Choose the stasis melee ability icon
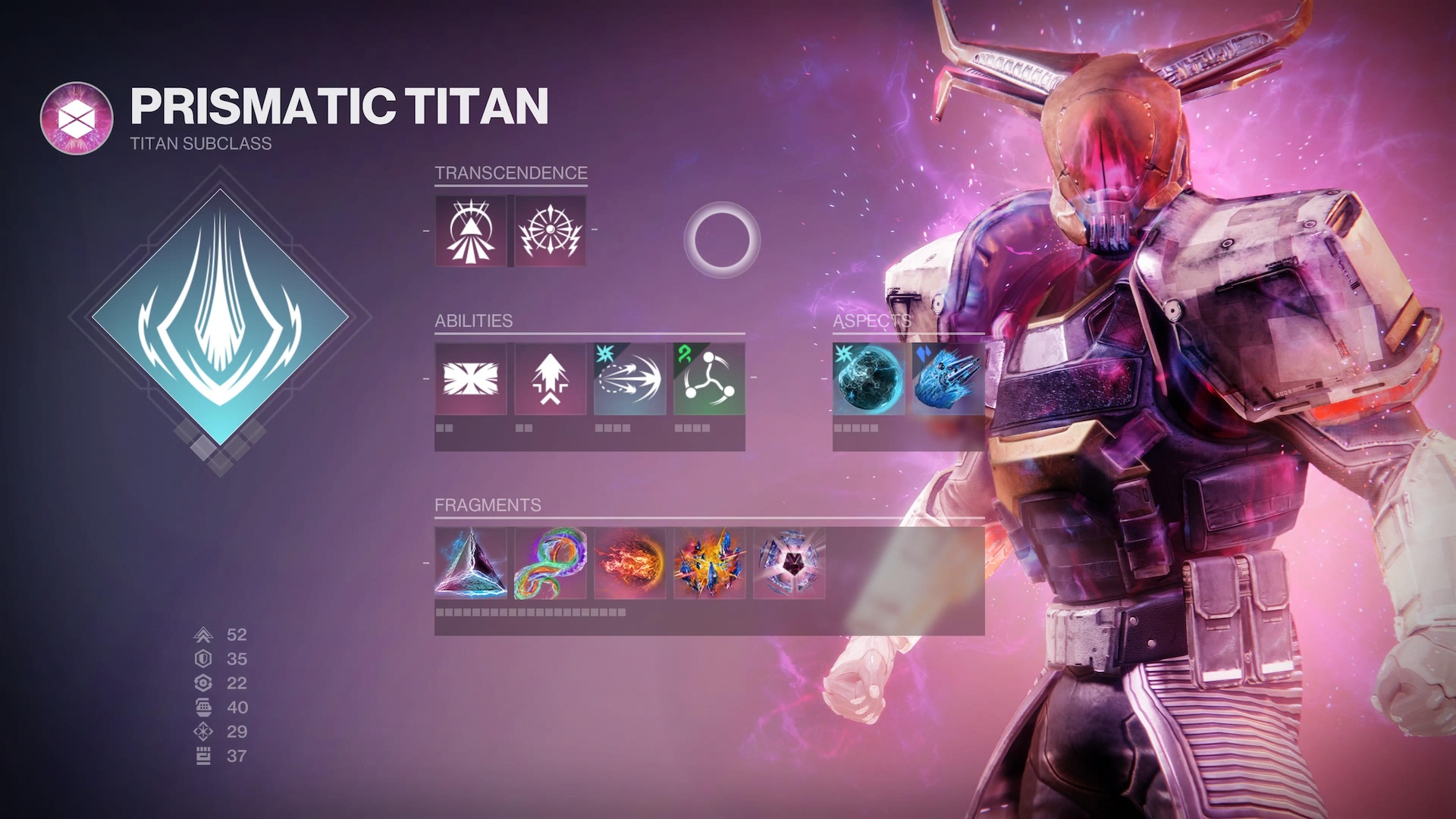1456x819 pixels. tap(629, 378)
